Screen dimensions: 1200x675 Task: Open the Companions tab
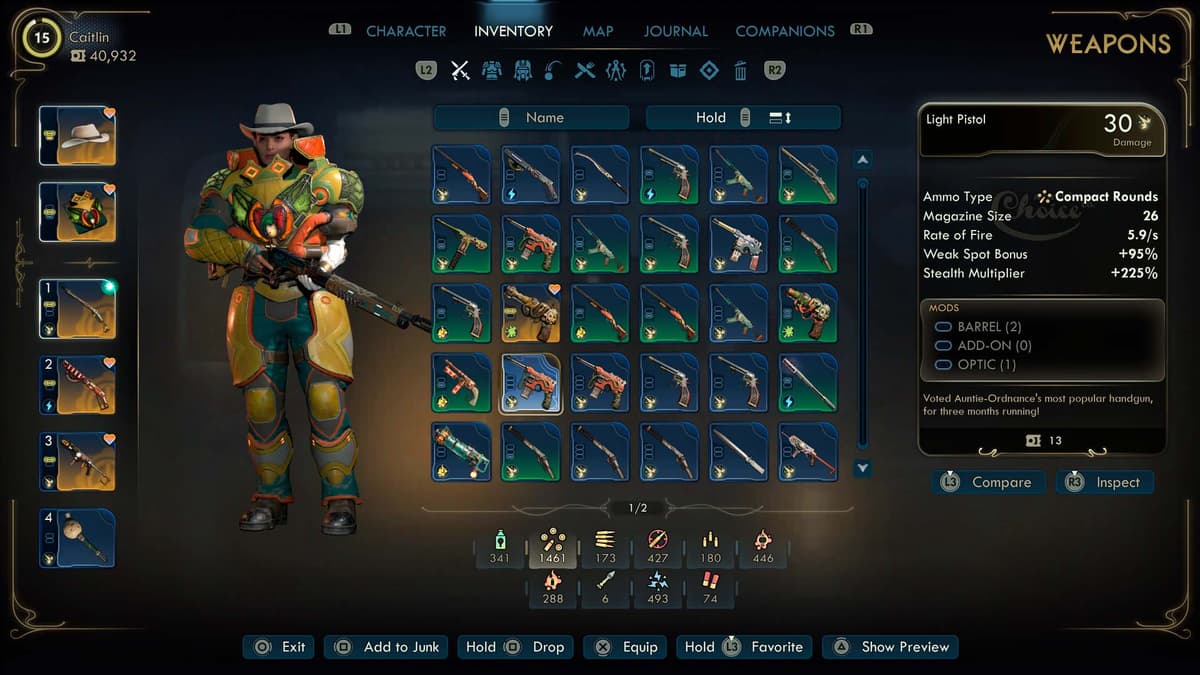(785, 31)
